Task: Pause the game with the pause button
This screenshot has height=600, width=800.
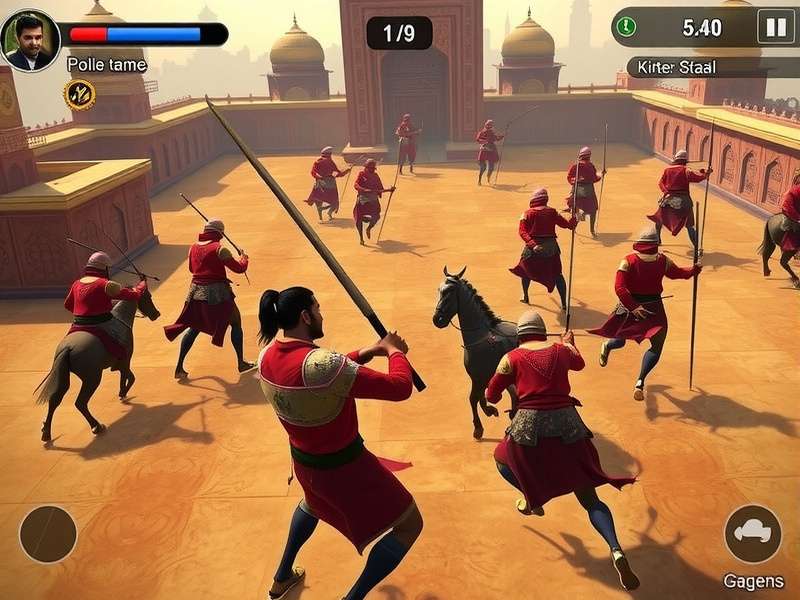Action: [775, 27]
